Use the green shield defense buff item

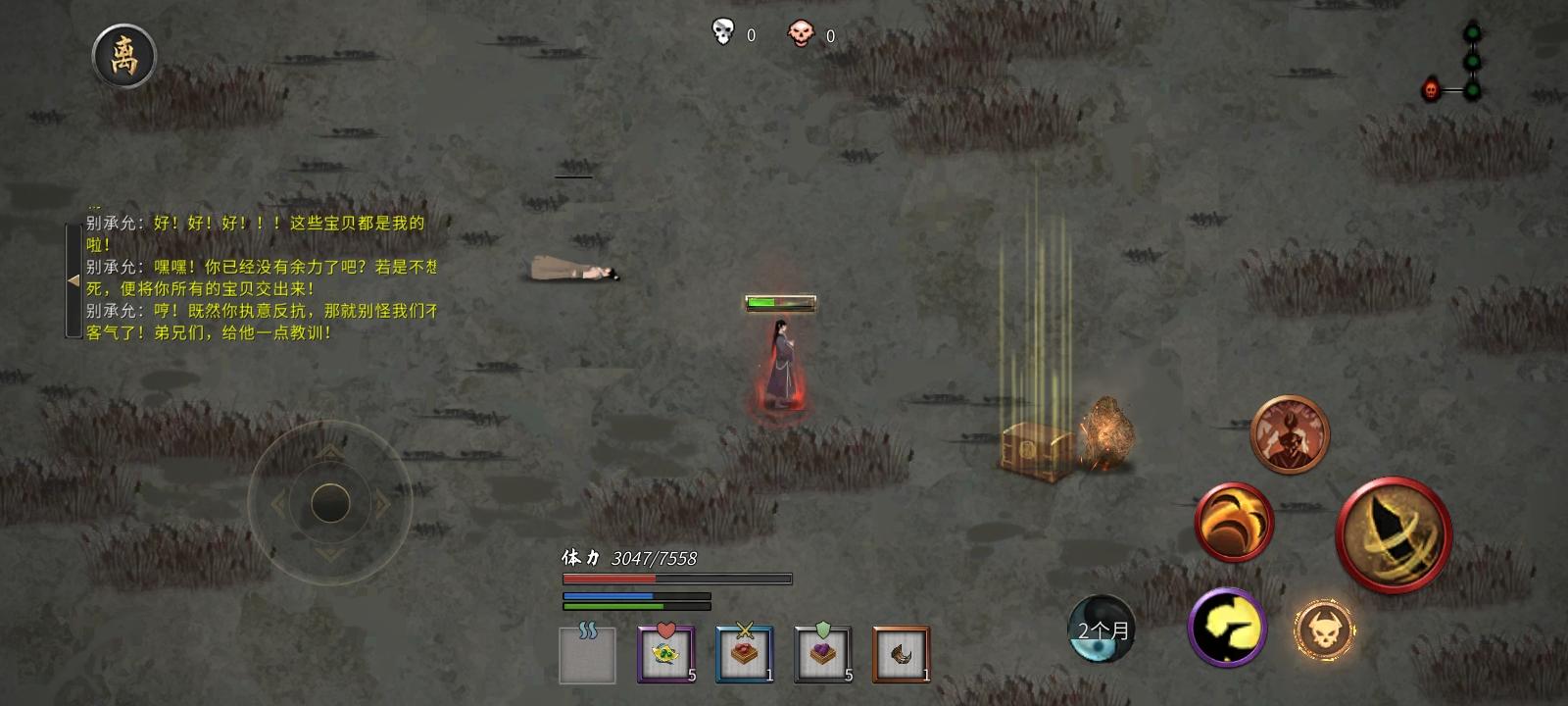822,652
